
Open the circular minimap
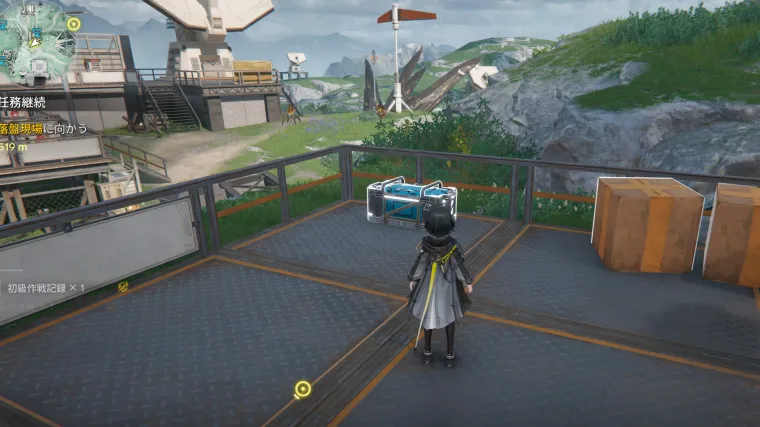pyautogui.click(x=34, y=40)
